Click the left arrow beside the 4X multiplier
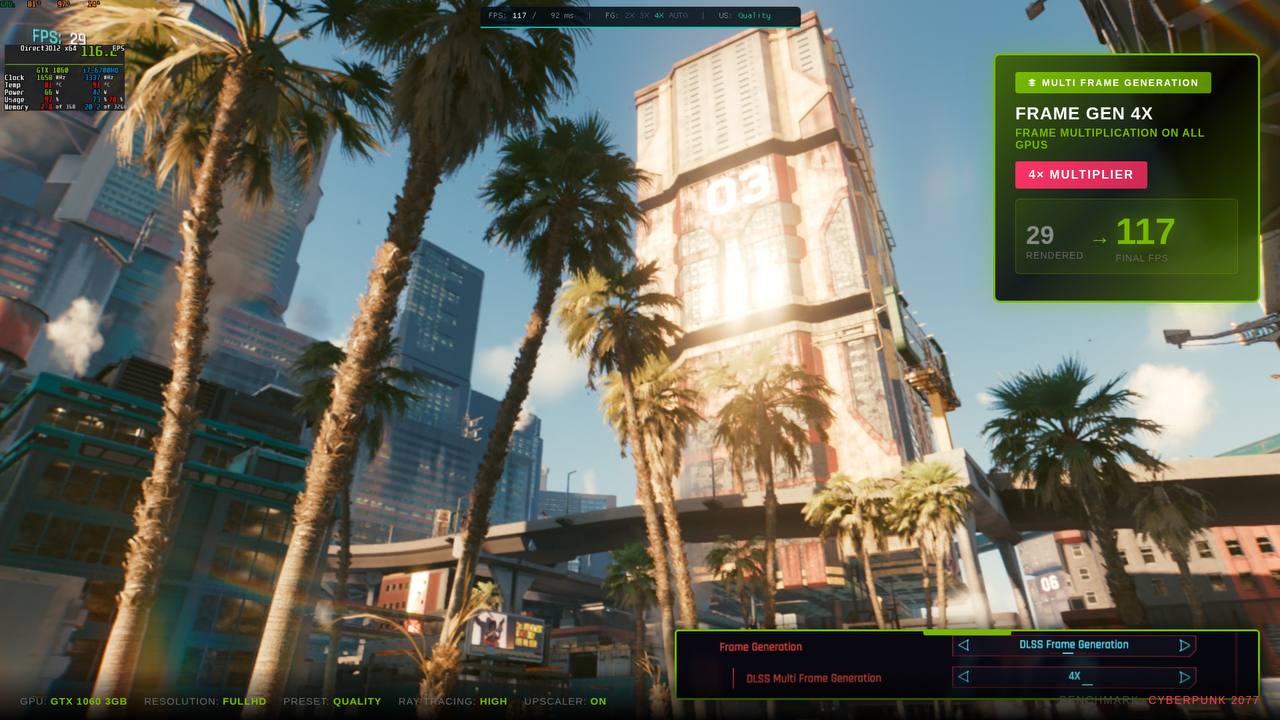 (962, 677)
